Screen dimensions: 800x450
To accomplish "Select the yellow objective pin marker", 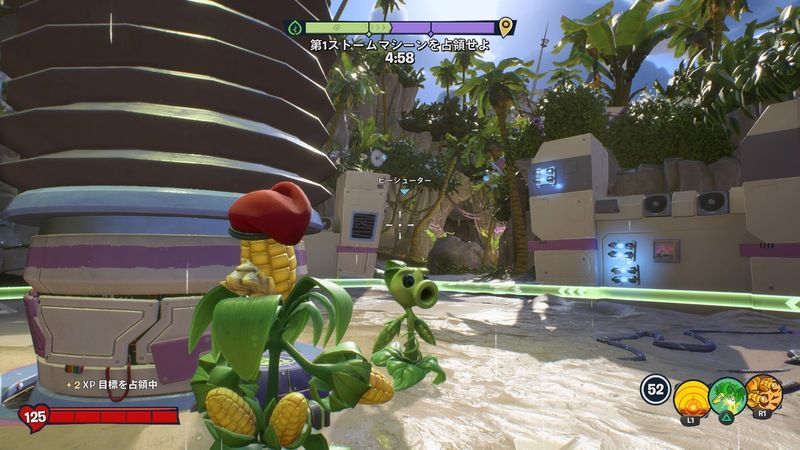I will point(506,28).
